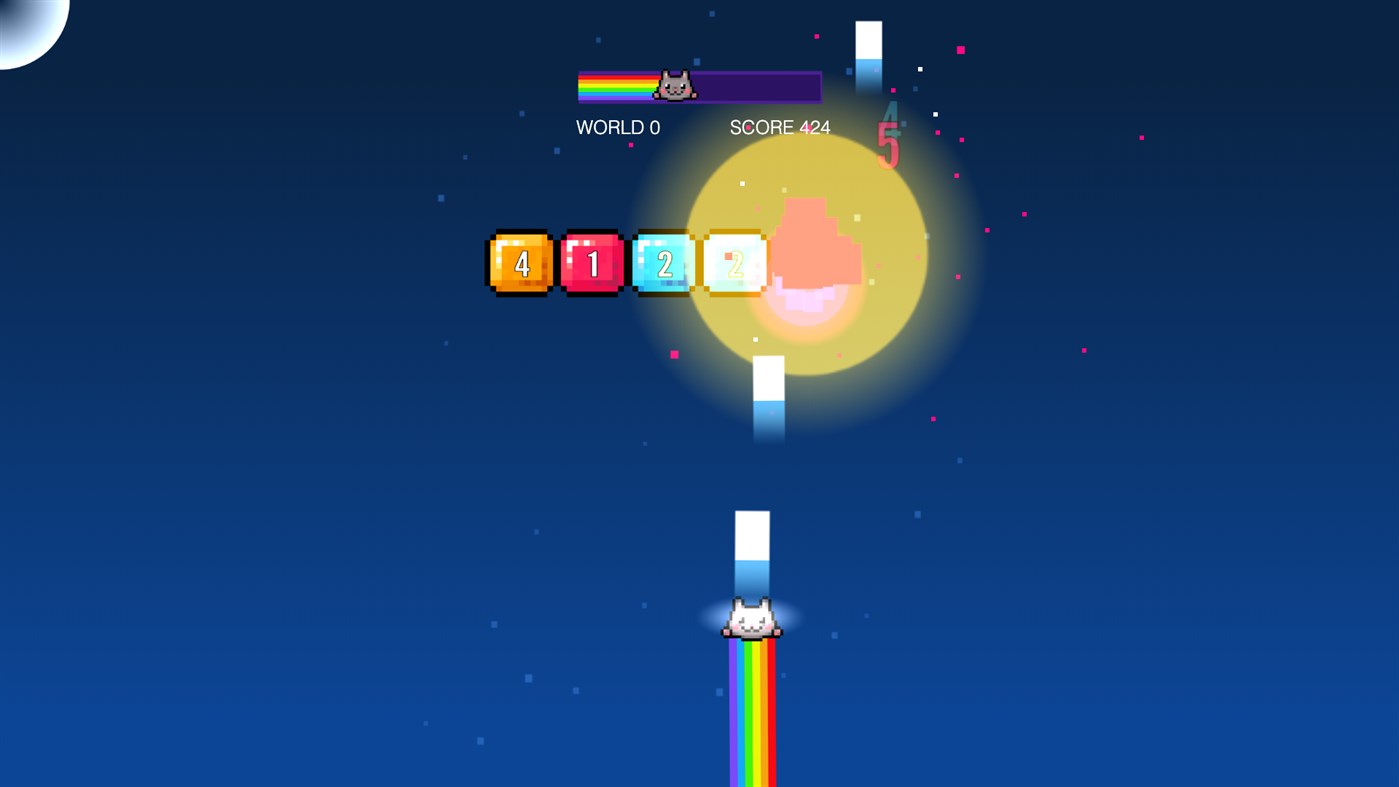Click the orange block numbered 4
The image size is (1399, 787).
click(520, 263)
